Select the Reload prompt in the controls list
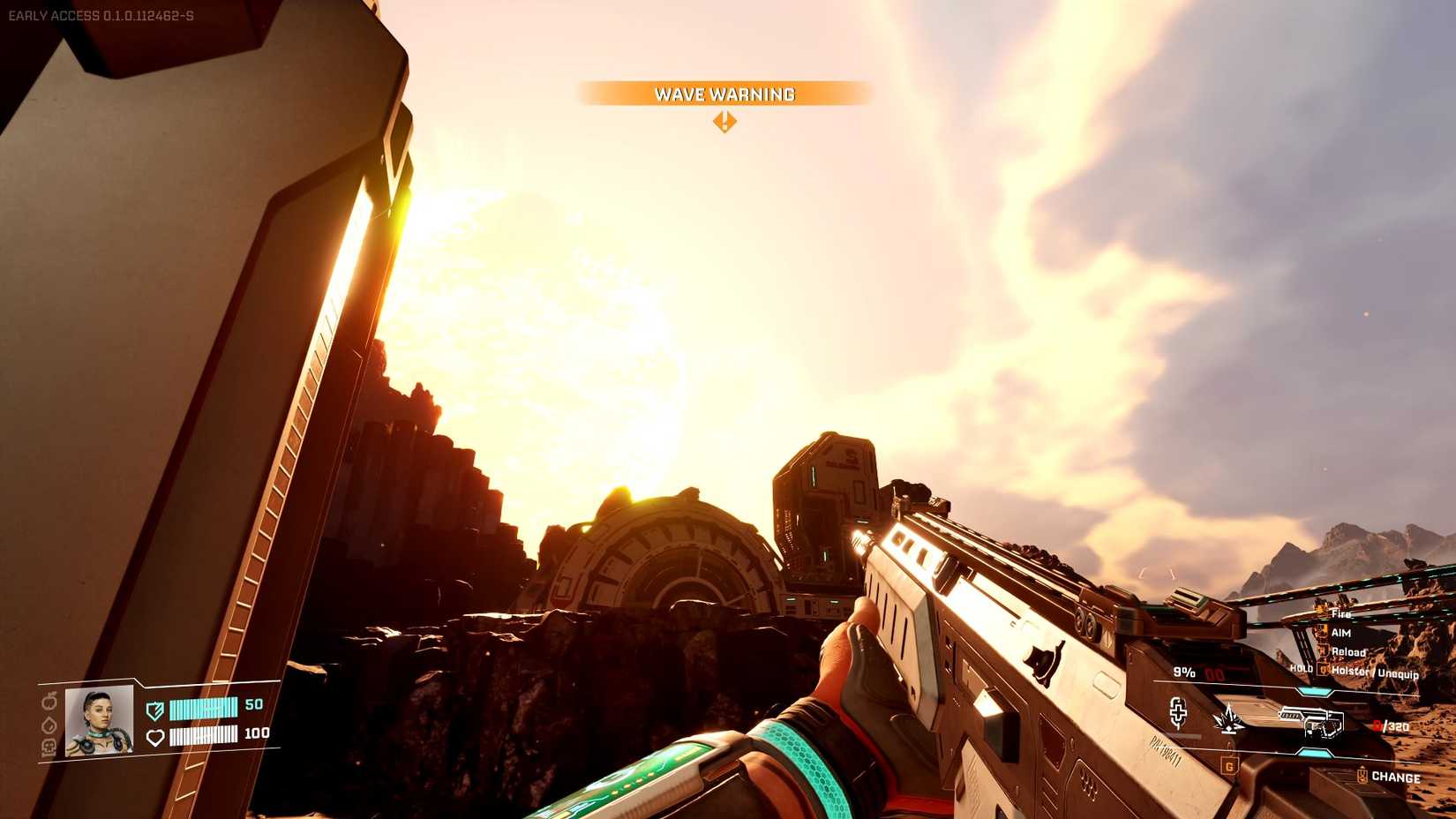 (1348, 652)
